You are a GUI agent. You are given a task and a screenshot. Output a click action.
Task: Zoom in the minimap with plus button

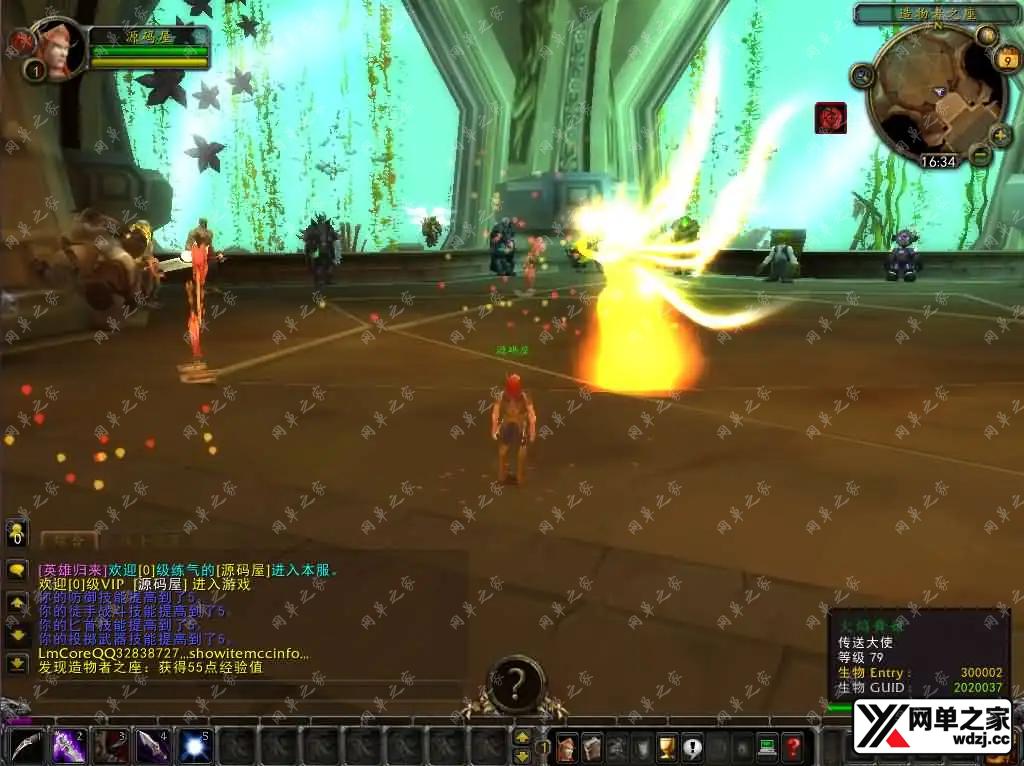tap(999, 136)
